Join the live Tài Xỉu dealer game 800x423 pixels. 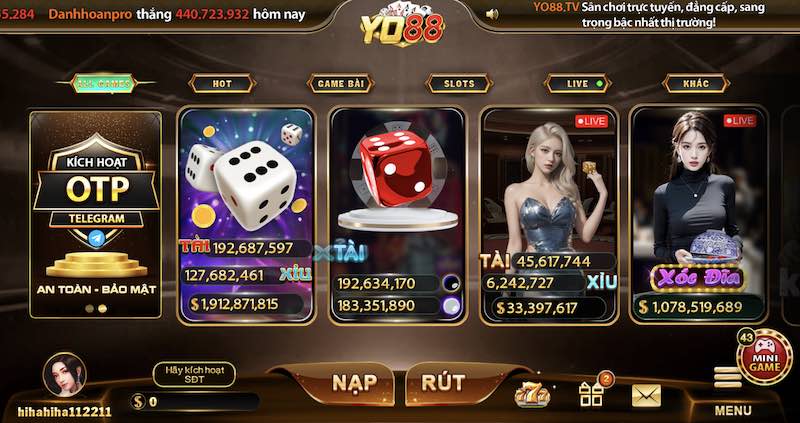[549, 200]
